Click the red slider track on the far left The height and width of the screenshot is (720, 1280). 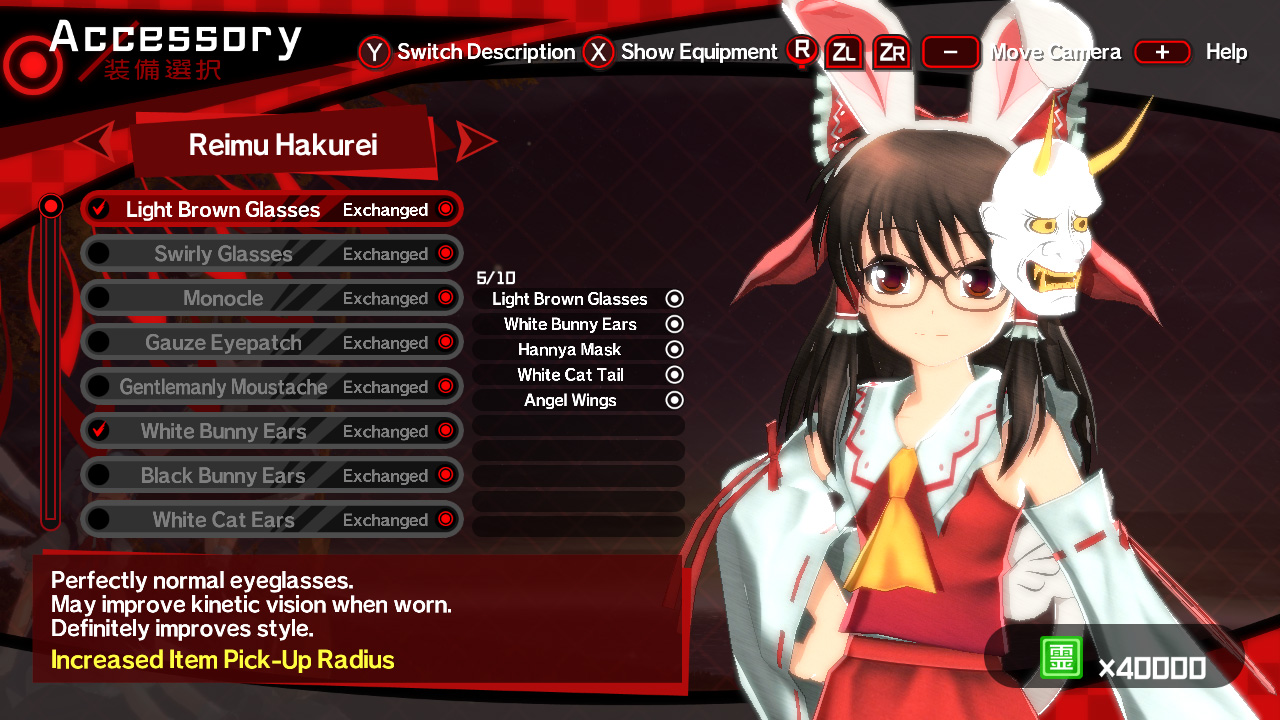pyautogui.click(x=50, y=360)
